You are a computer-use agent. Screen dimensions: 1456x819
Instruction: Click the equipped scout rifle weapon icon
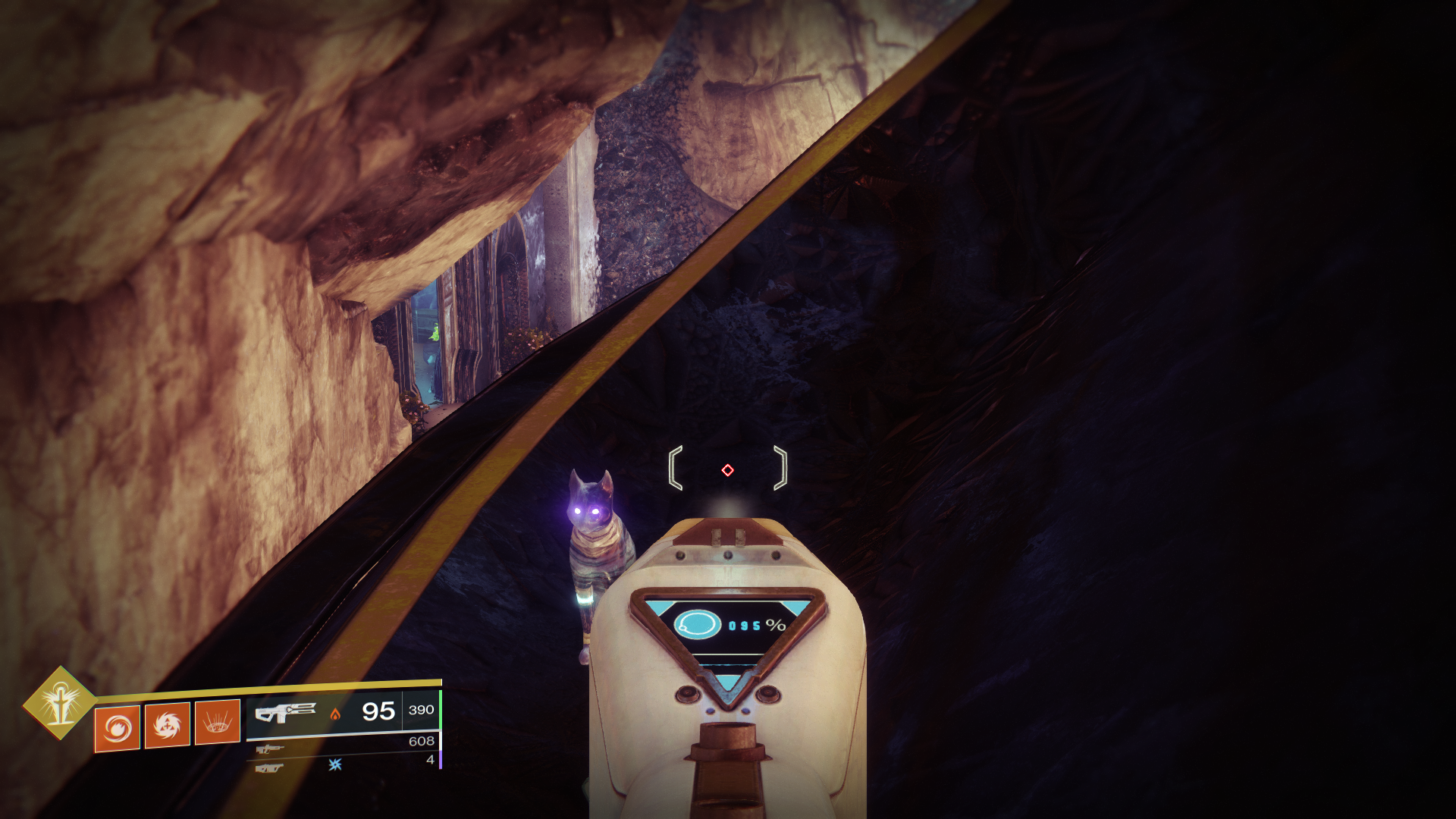[x=286, y=713]
